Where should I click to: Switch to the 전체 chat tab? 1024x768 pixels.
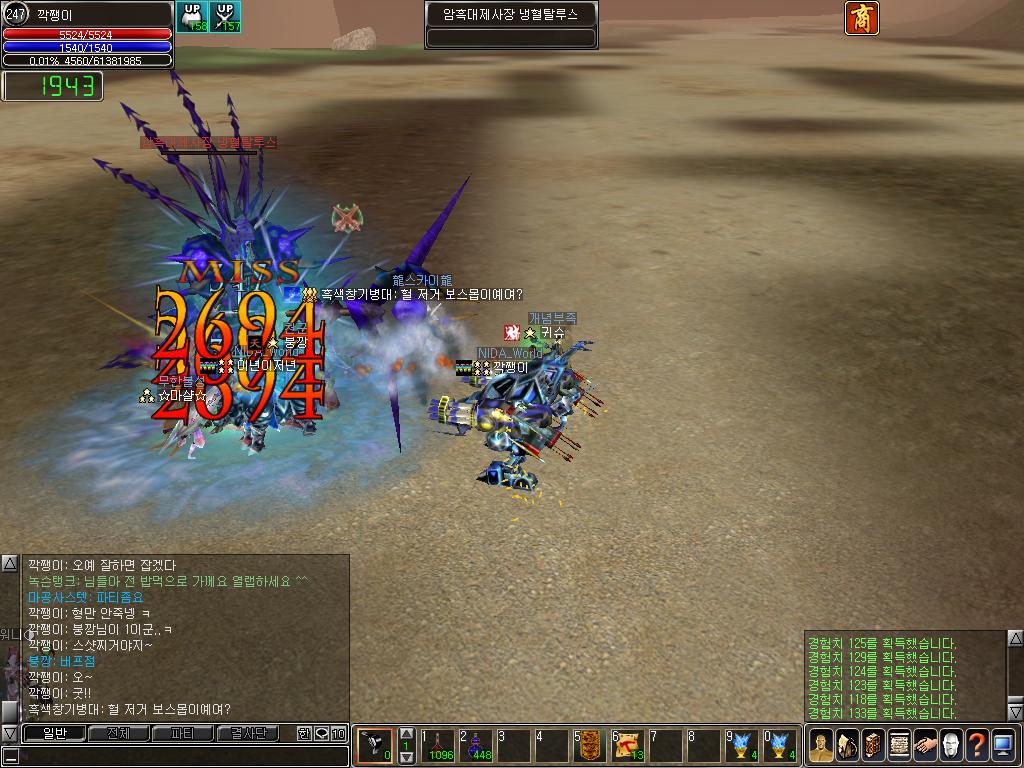pos(118,733)
